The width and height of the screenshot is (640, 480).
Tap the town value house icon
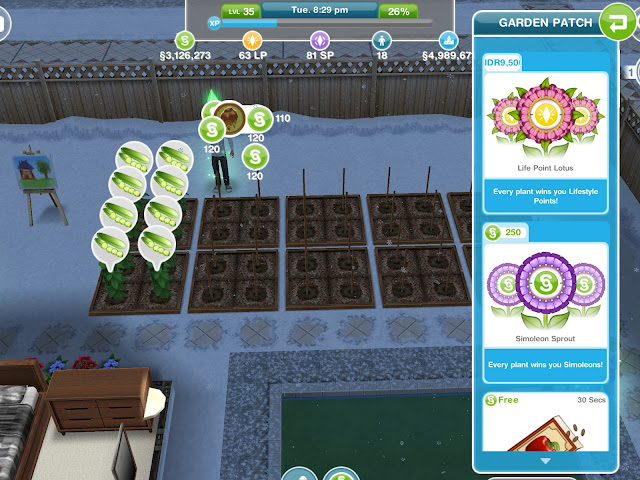447,41
